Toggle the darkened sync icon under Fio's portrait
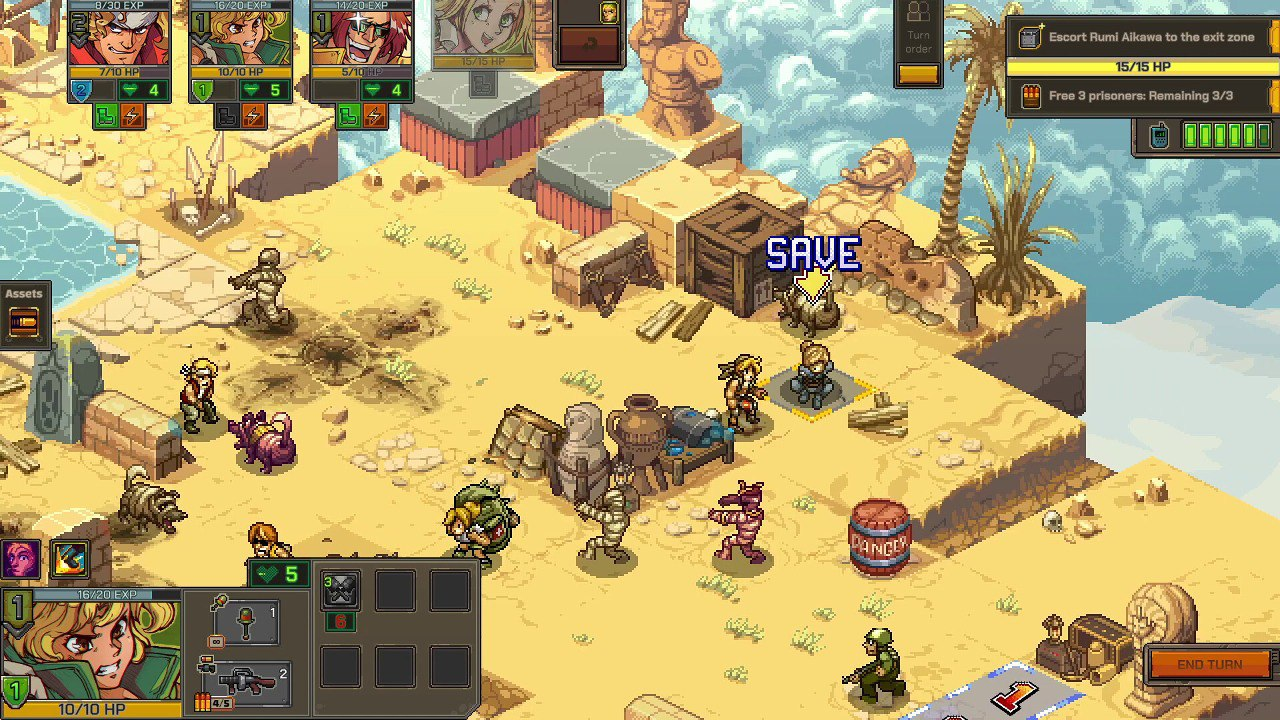This screenshot has width=1280, height=720. [x=226, y=117]
